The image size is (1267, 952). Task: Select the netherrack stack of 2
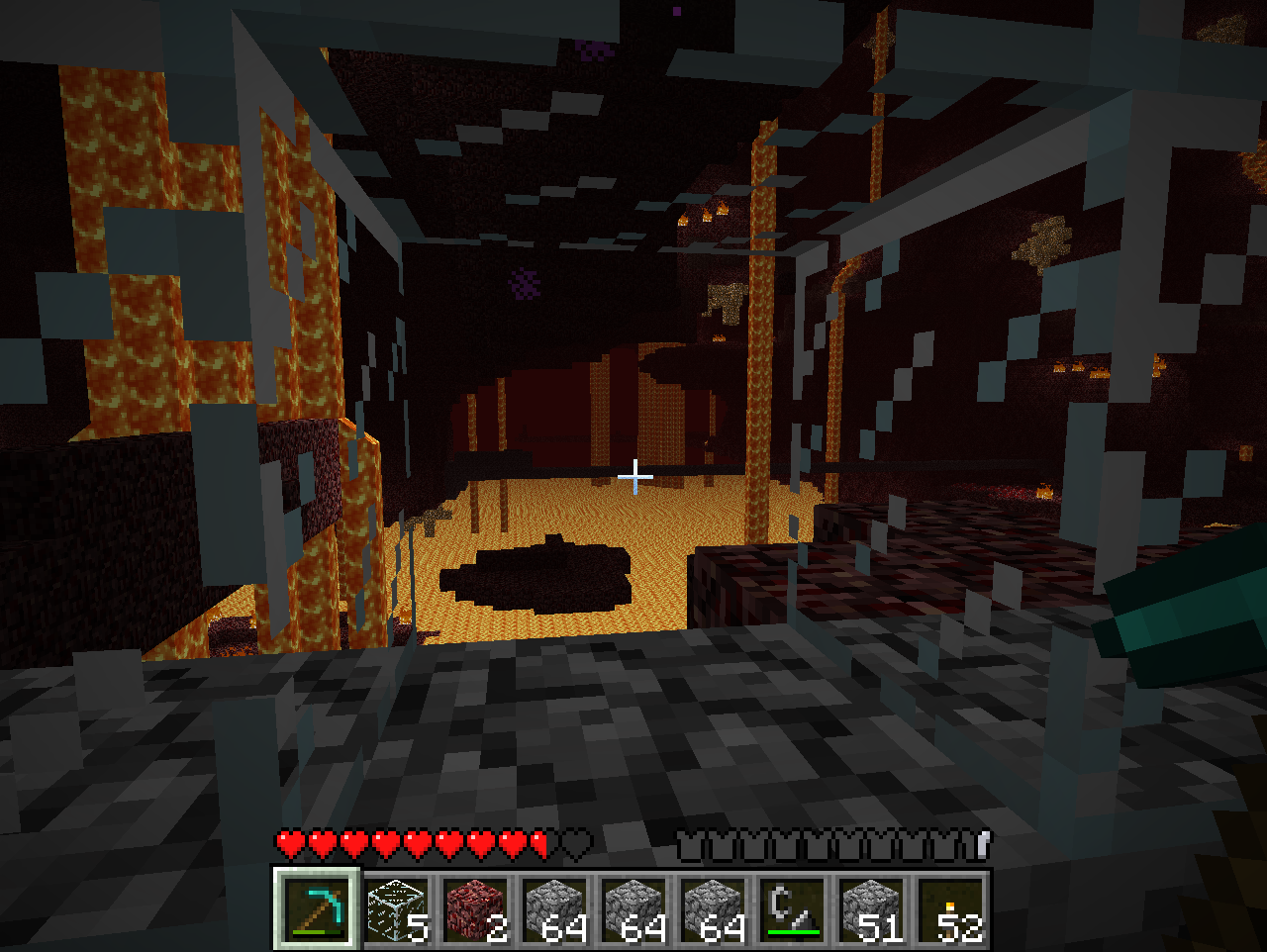475,908
